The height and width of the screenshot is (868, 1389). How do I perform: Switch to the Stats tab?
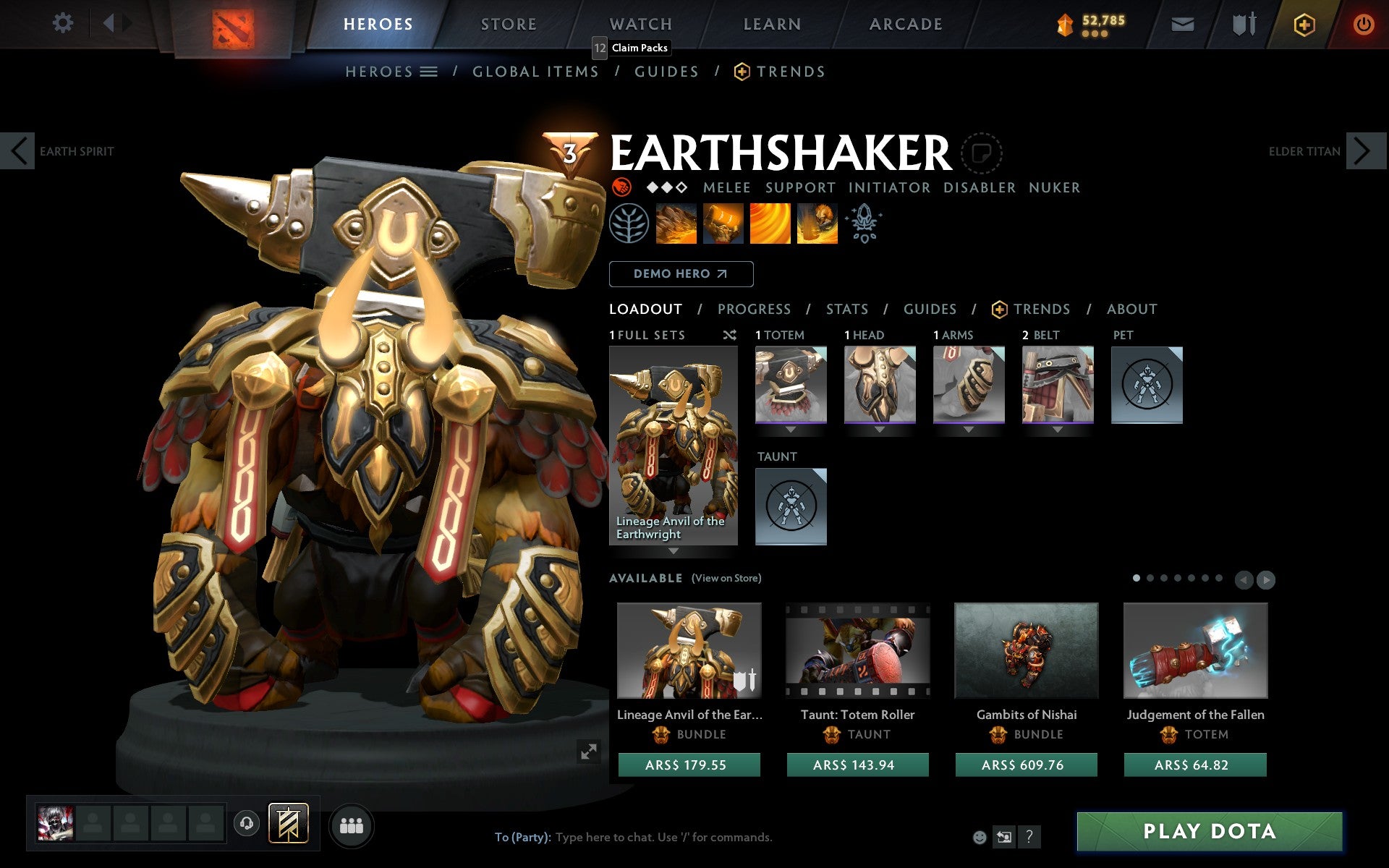846,309
